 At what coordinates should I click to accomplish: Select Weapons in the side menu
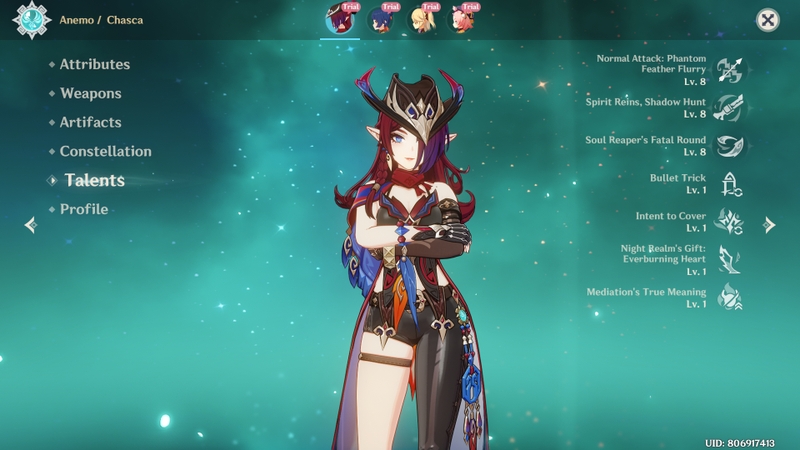point(90,94)
